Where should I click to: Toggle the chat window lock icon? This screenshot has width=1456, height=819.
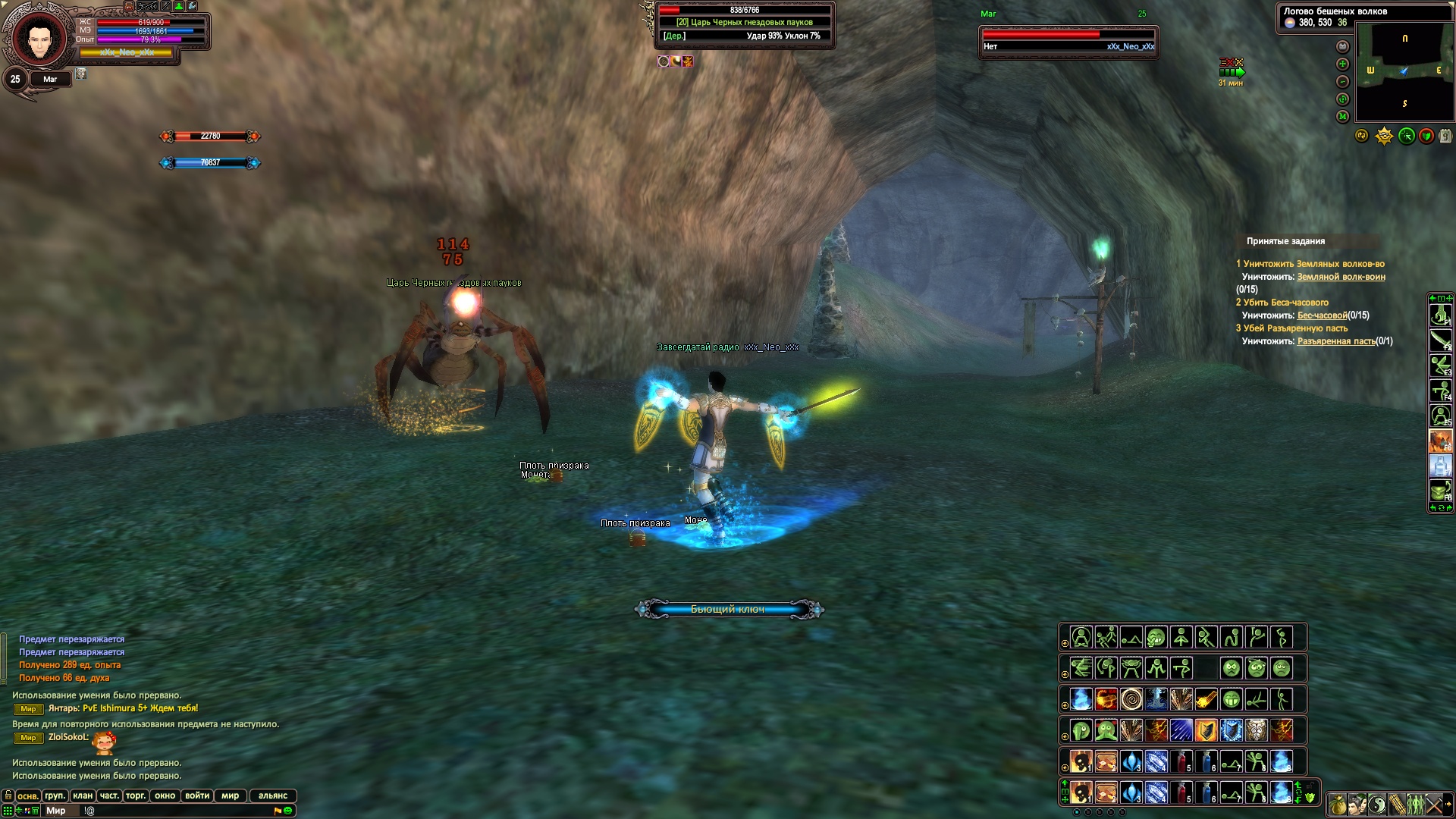point(8,795)
